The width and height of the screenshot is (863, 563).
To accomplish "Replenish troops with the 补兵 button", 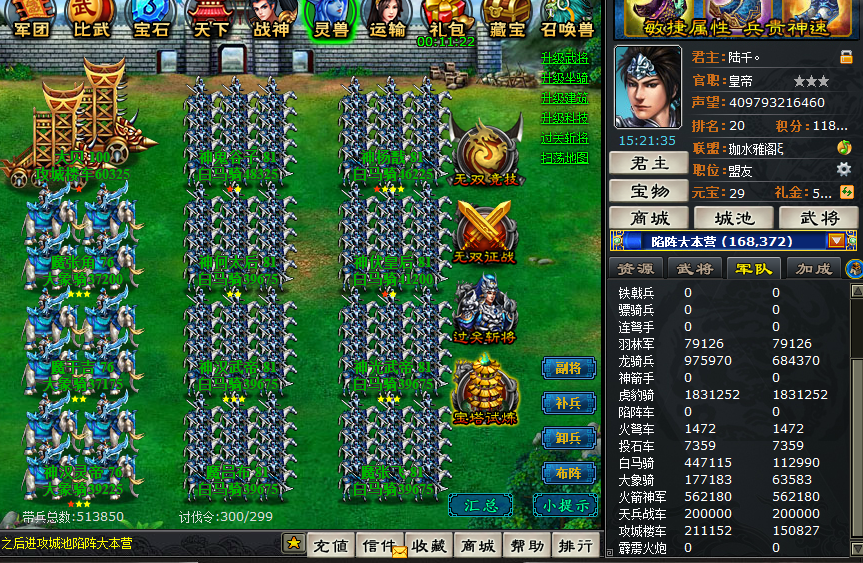I will point(569,403).
